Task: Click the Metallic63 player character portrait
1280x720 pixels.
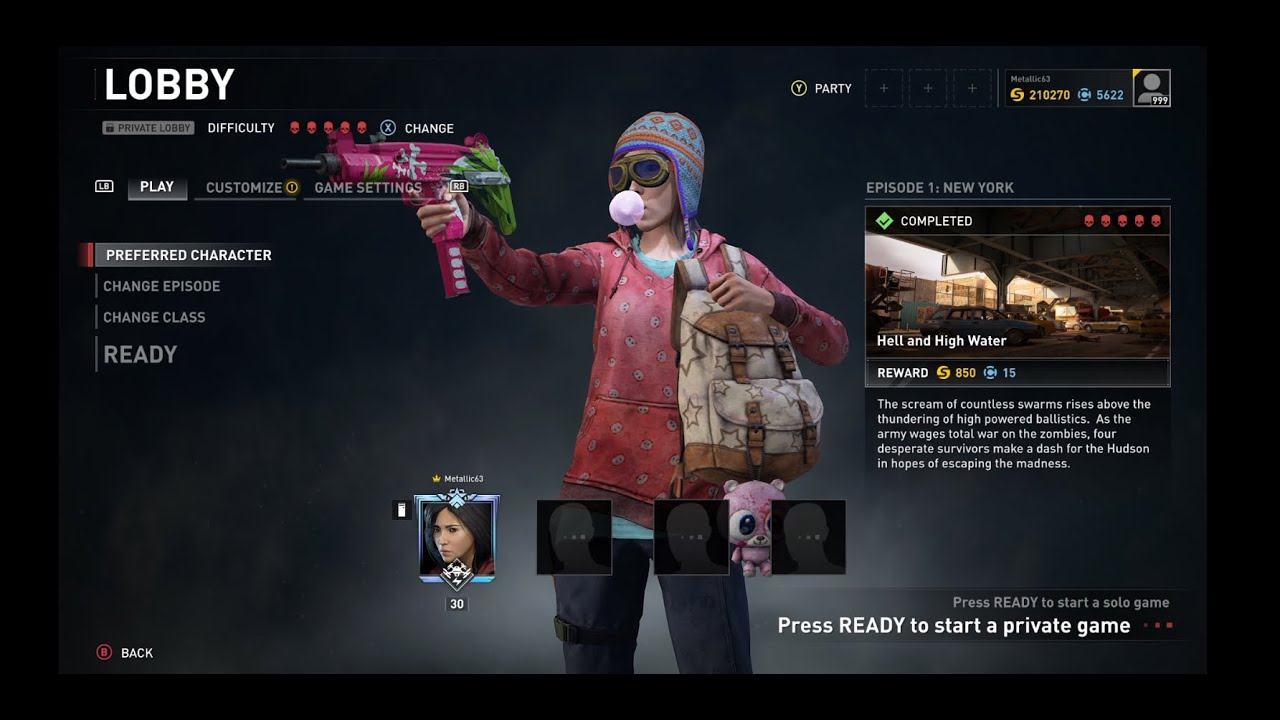Action: coord(457,537)
